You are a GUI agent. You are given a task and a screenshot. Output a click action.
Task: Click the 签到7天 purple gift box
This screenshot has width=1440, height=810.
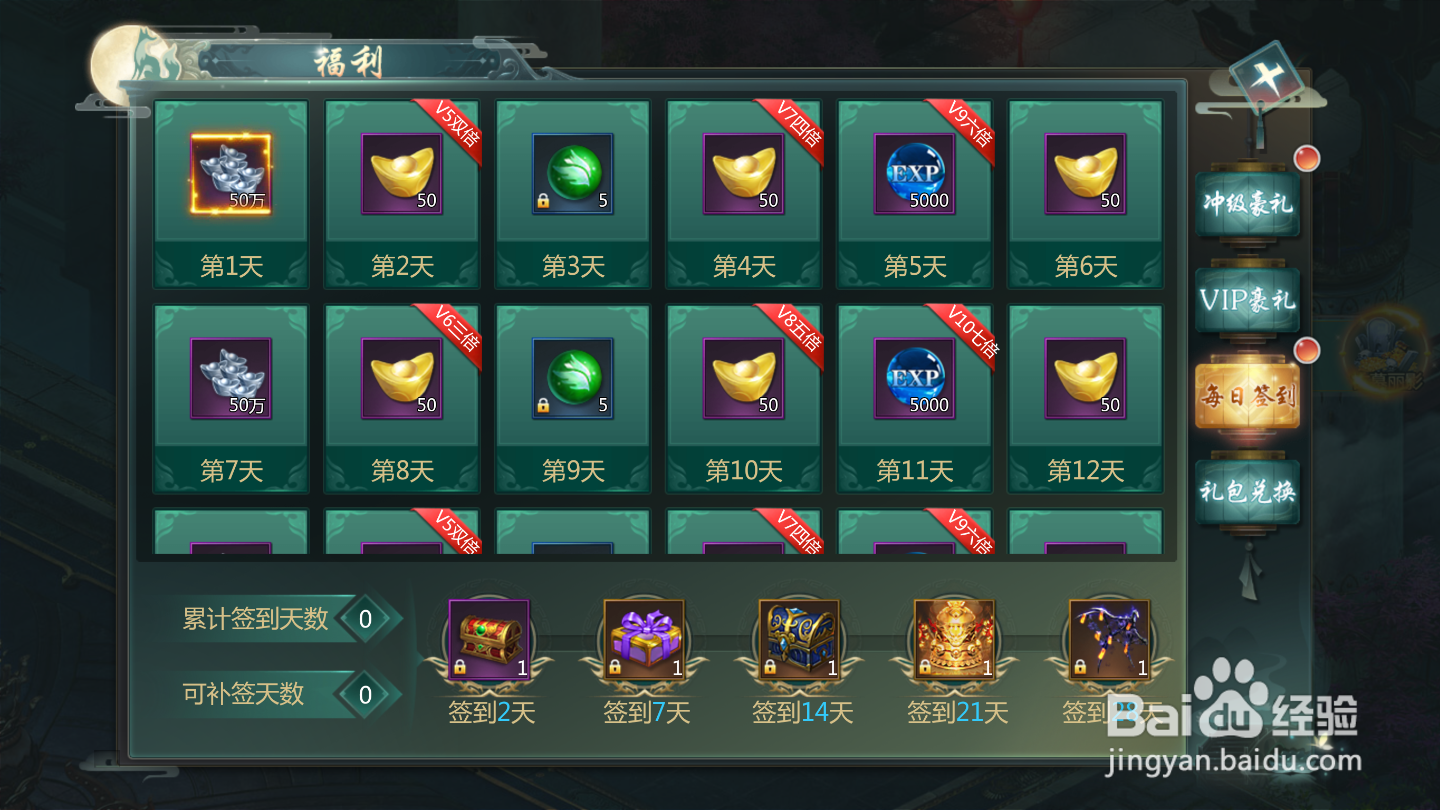click(x=643, y=640)
